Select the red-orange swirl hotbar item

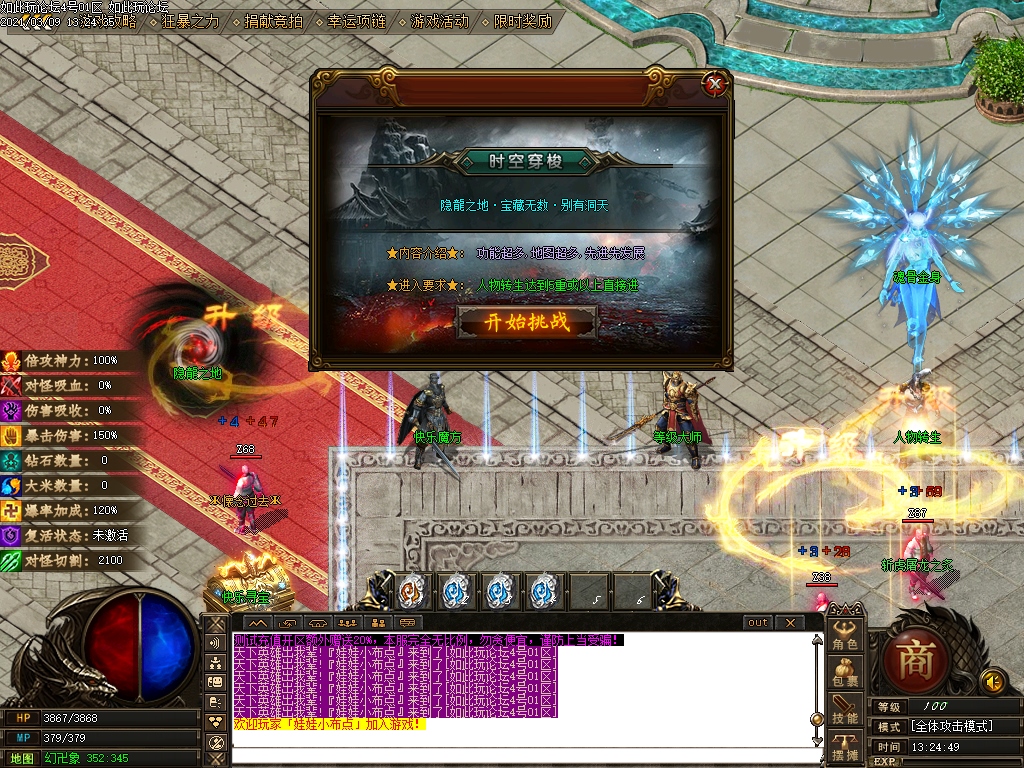coord(410,592)
